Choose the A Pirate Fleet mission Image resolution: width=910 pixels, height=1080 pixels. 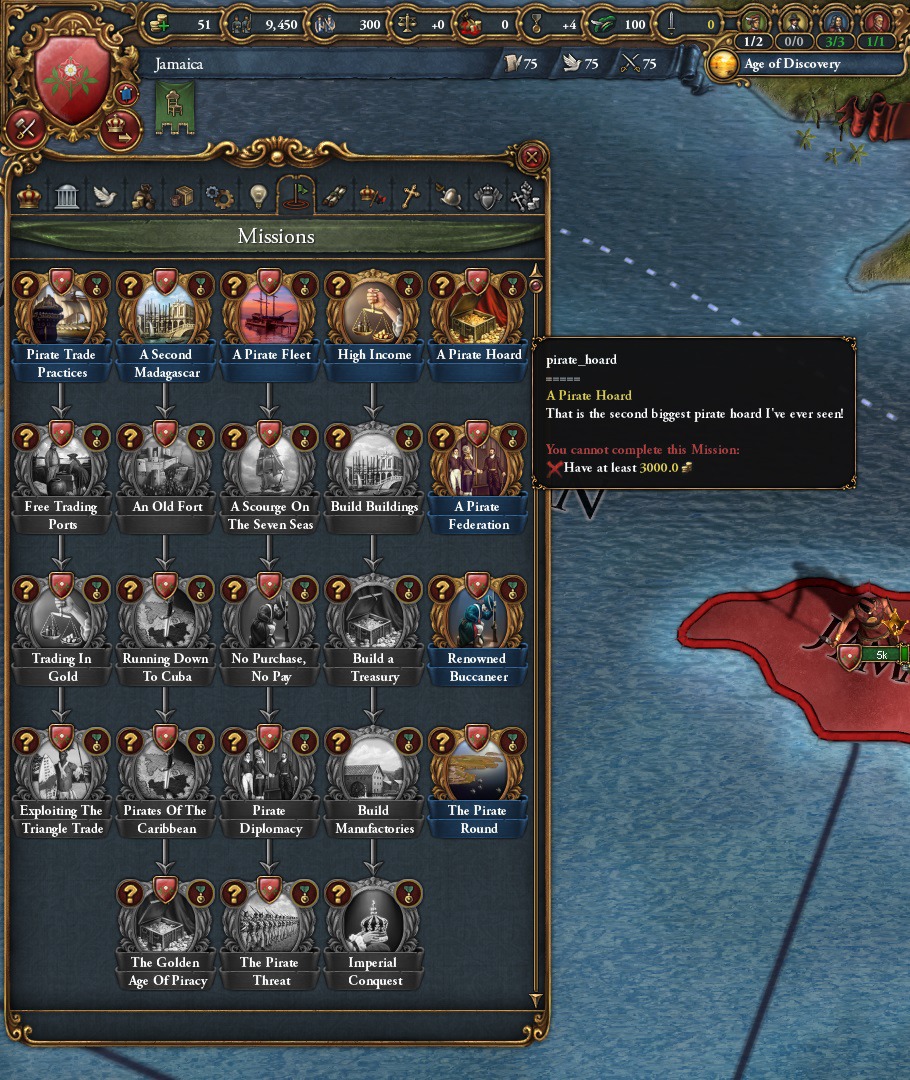point(270,316)
